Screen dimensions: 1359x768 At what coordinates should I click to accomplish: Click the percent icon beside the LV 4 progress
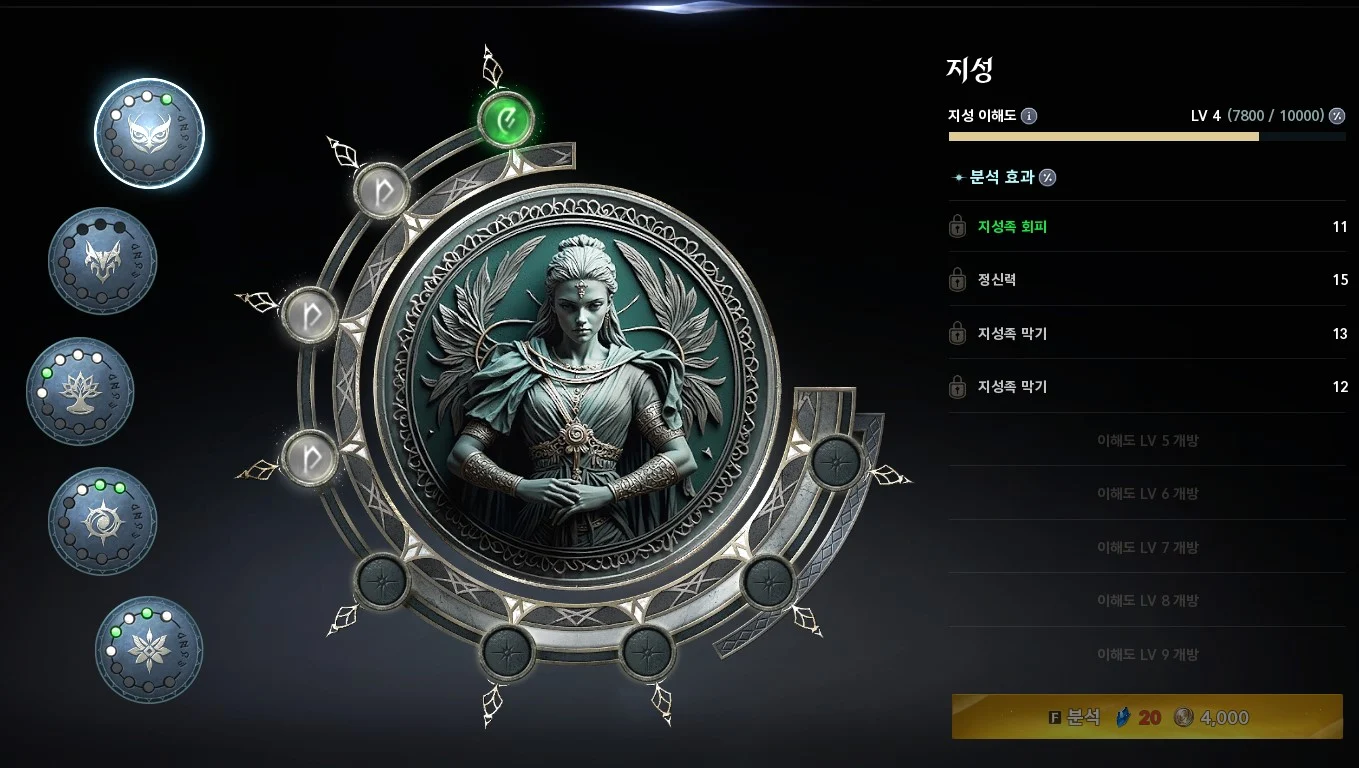point(1337,116)
